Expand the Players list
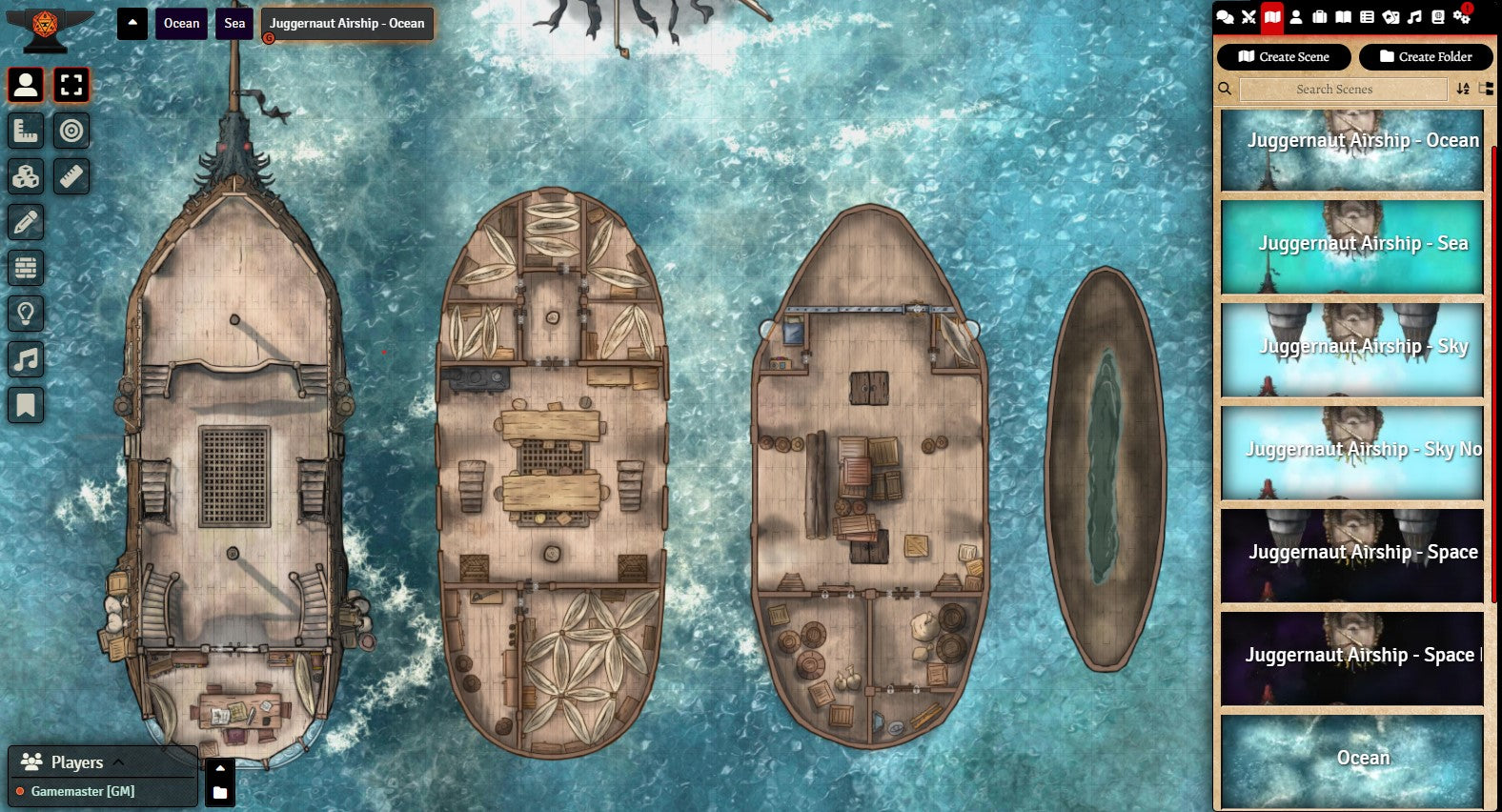1502x812 pixels. pyautogui.click(x=118, y=761)
